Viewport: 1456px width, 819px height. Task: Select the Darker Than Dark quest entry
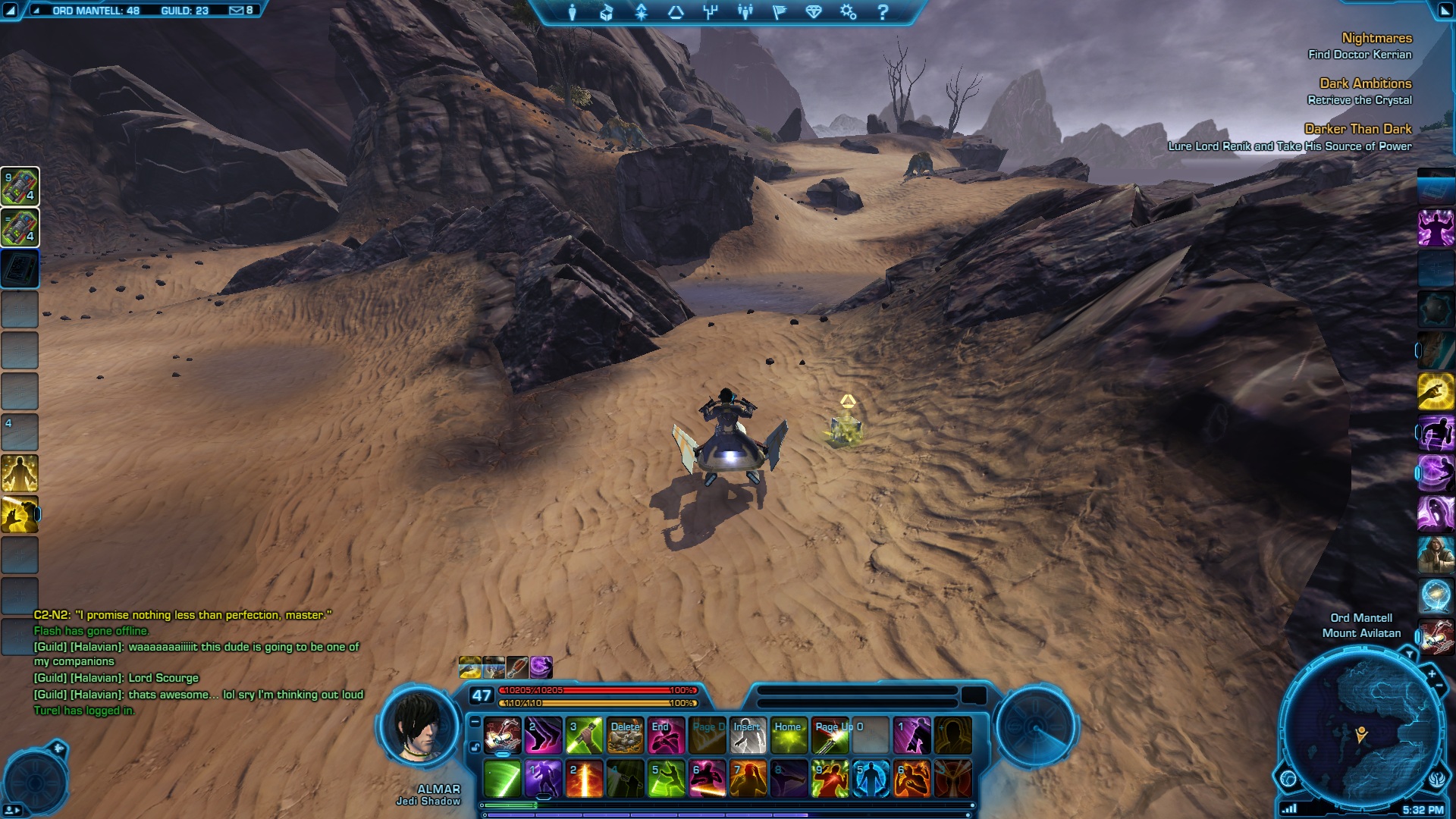pyautogui.click(x=1357, y=129)
